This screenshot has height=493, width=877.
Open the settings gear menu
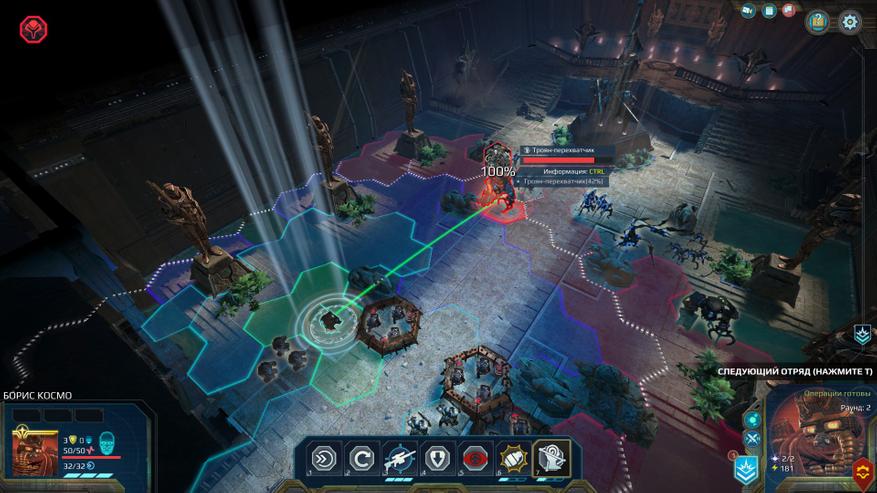pyautogui.click(x=850, y=21)
